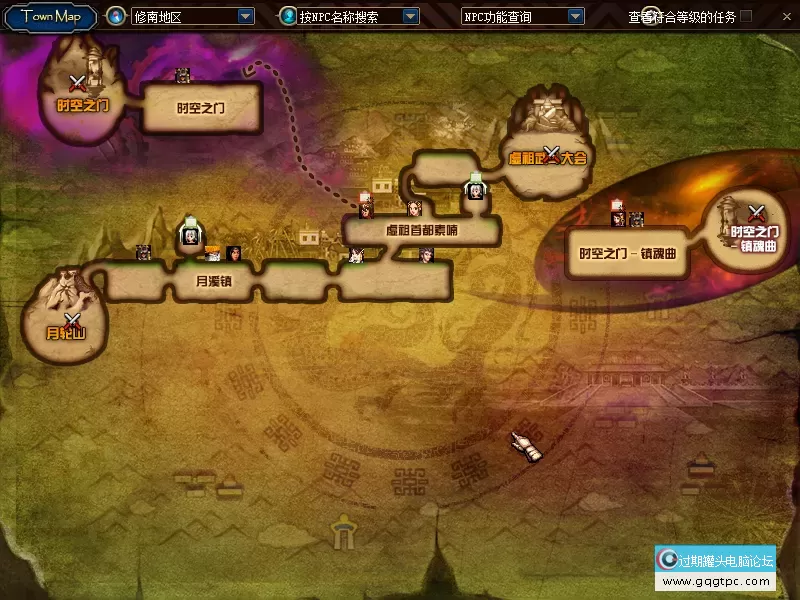Expand the NPC功能查询 dropdown
This screenshot has width=800, height=600.
pos(575,17)
